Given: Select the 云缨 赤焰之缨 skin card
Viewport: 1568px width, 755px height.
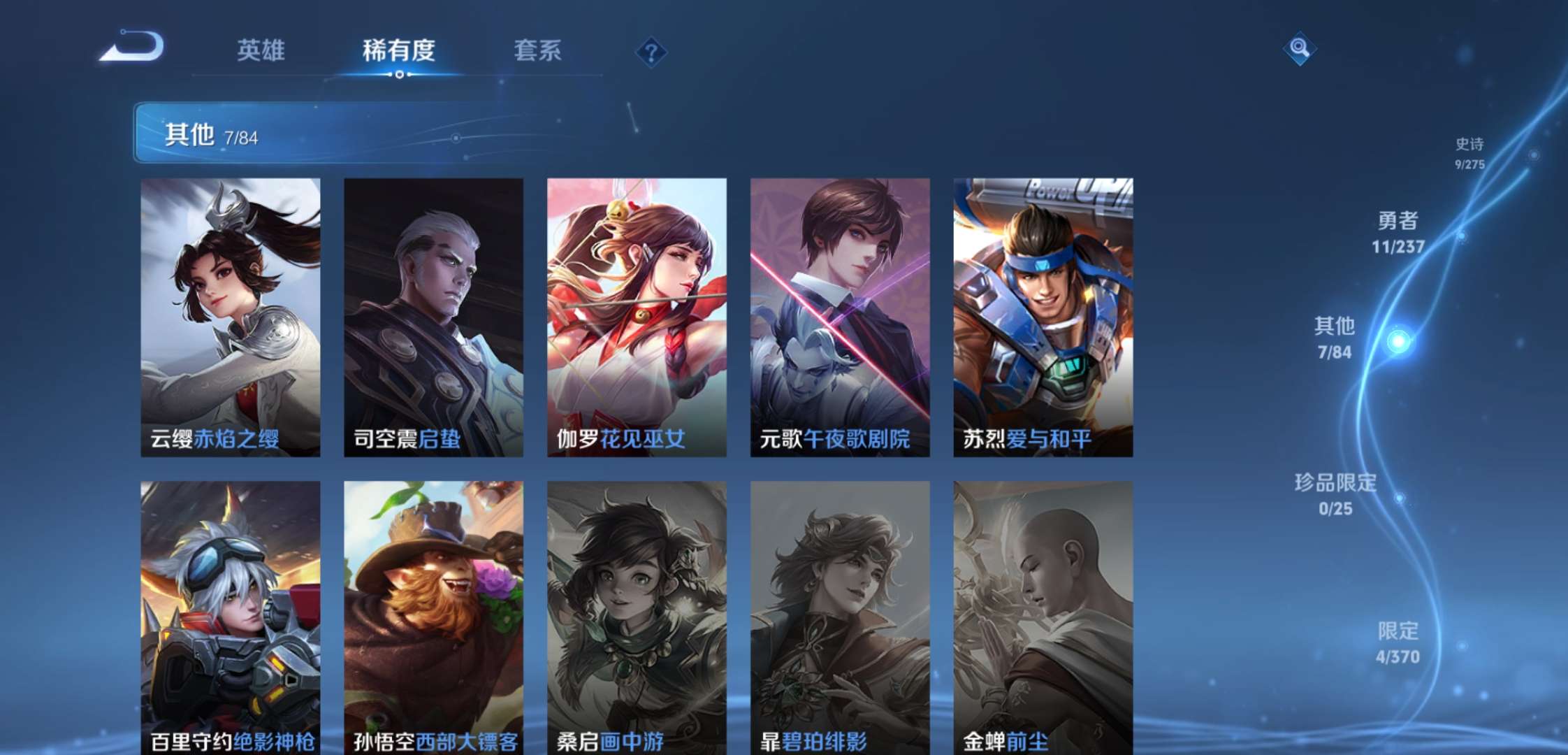Looking at the screenshot, I should pyautogui.click(x=231, y=315).
